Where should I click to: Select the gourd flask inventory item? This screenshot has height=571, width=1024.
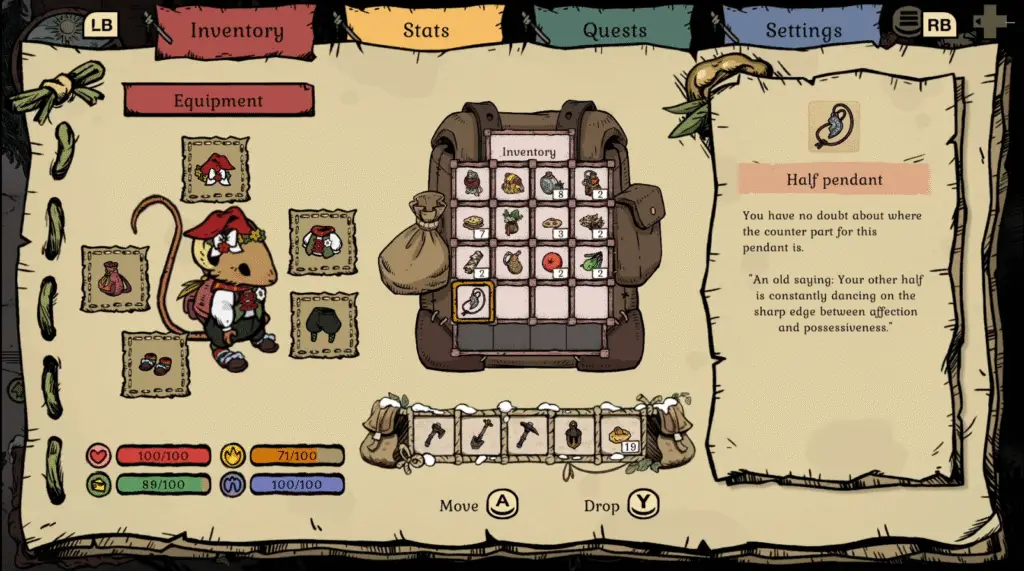pyautogui.click(x=512, y=262)
